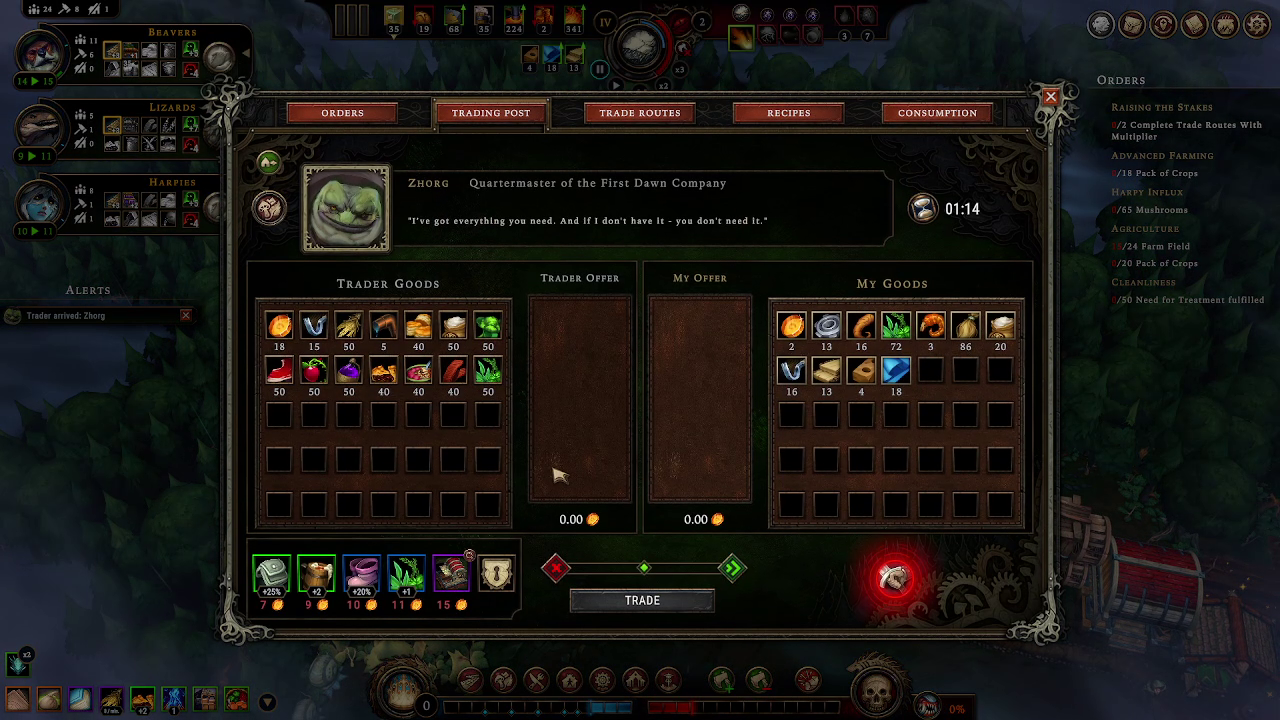The width and height of the screenshot is (1280, 720).
Task: Add the blue crystal from My Goods
Action: pyautogui.click(x=896, y=371)
